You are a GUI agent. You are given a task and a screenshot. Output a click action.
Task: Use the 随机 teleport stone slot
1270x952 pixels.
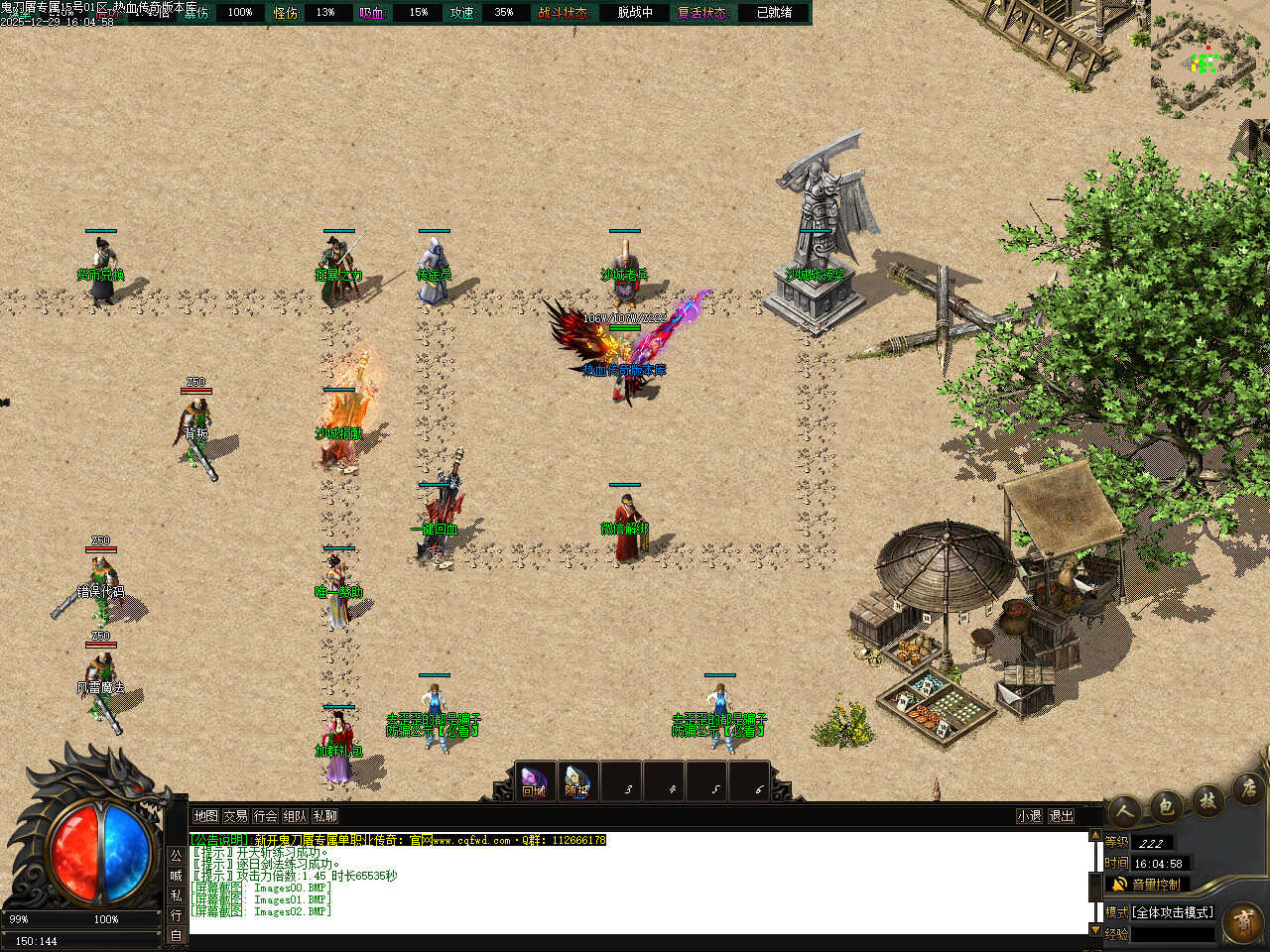[x=576, y=782]
